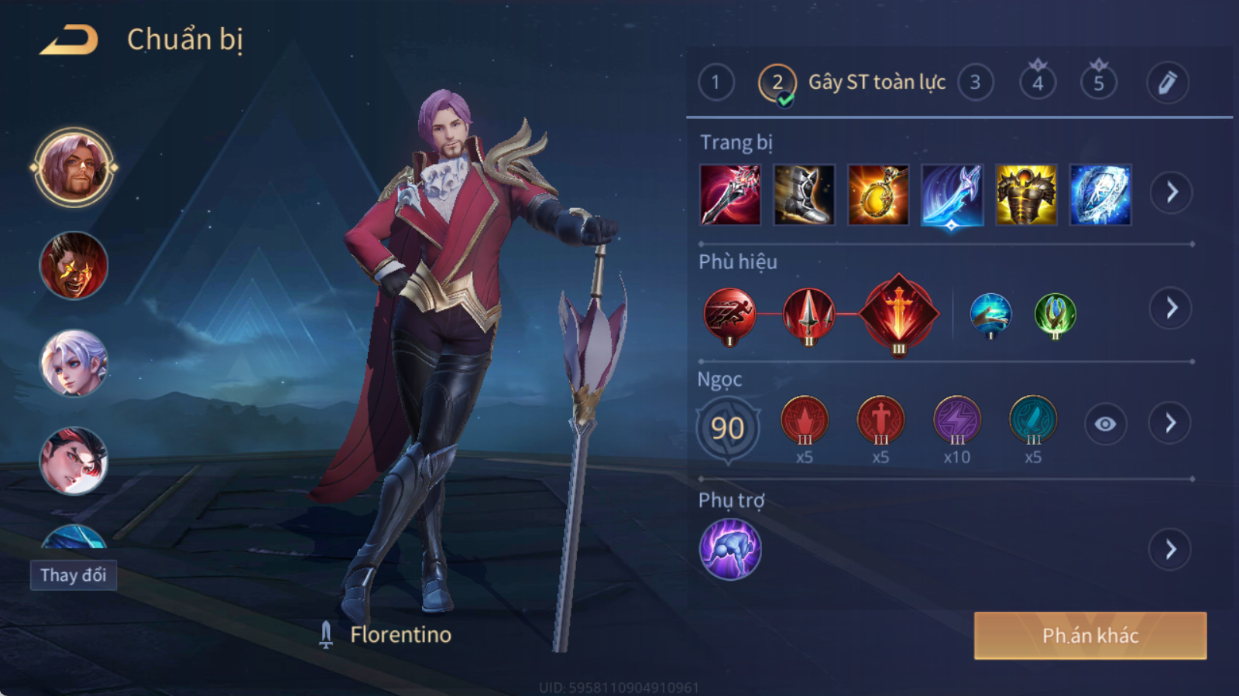Image resolution: width=1239 pixels, height=696 pixels.
Task: Click the Thay đổi button
Action: (73, 576)
